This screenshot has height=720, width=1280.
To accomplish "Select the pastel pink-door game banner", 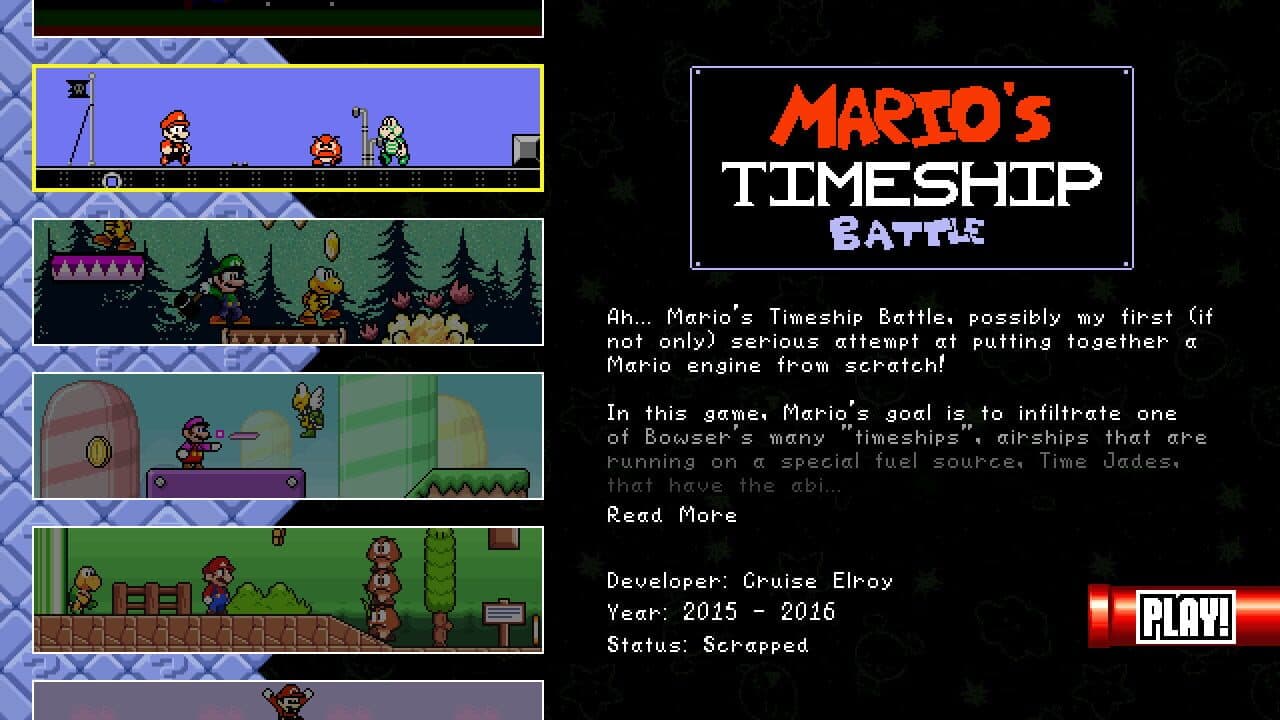I will 290,437.
